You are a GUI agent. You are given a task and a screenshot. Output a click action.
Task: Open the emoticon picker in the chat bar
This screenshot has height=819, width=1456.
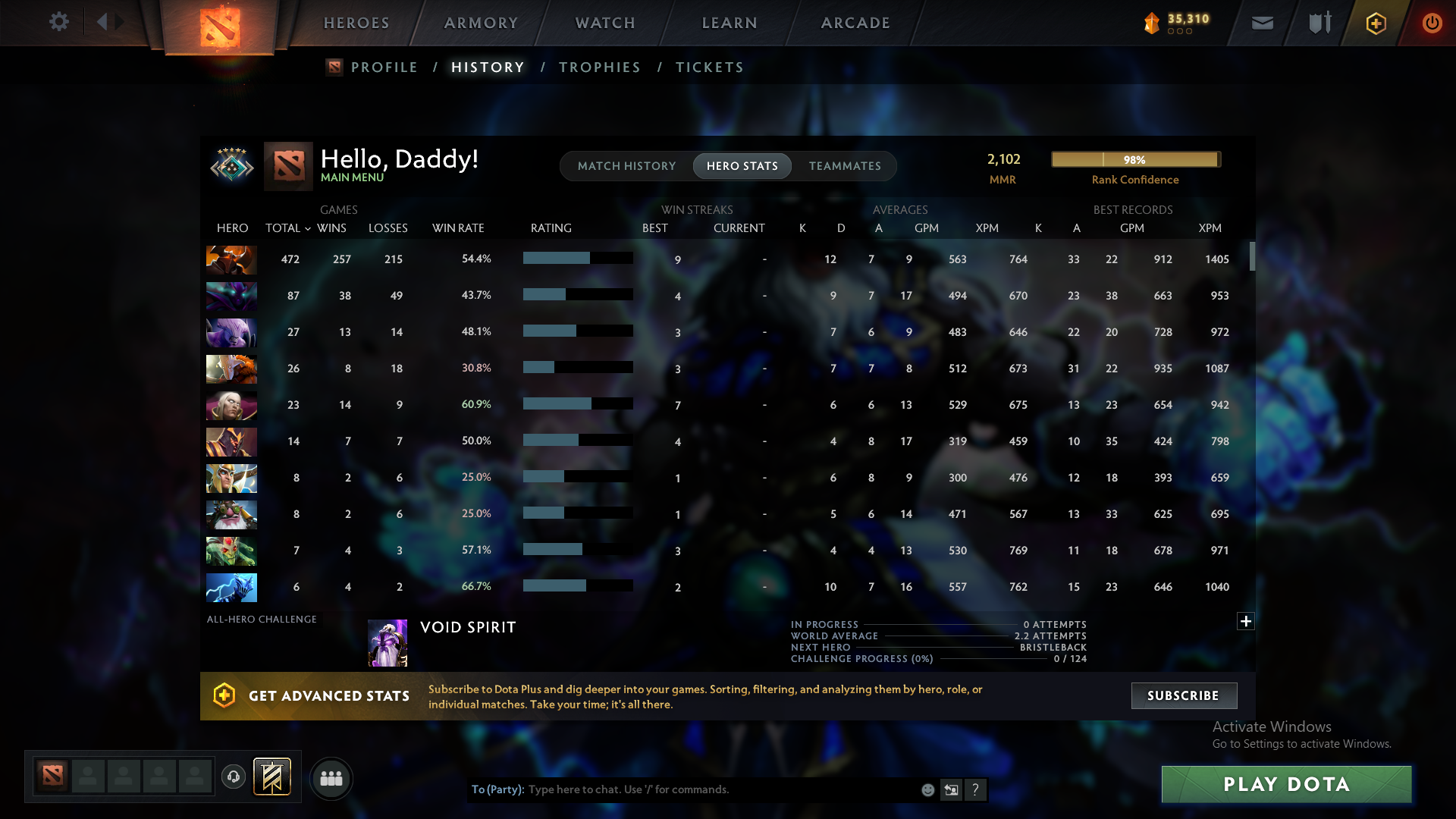coord(927,789)
